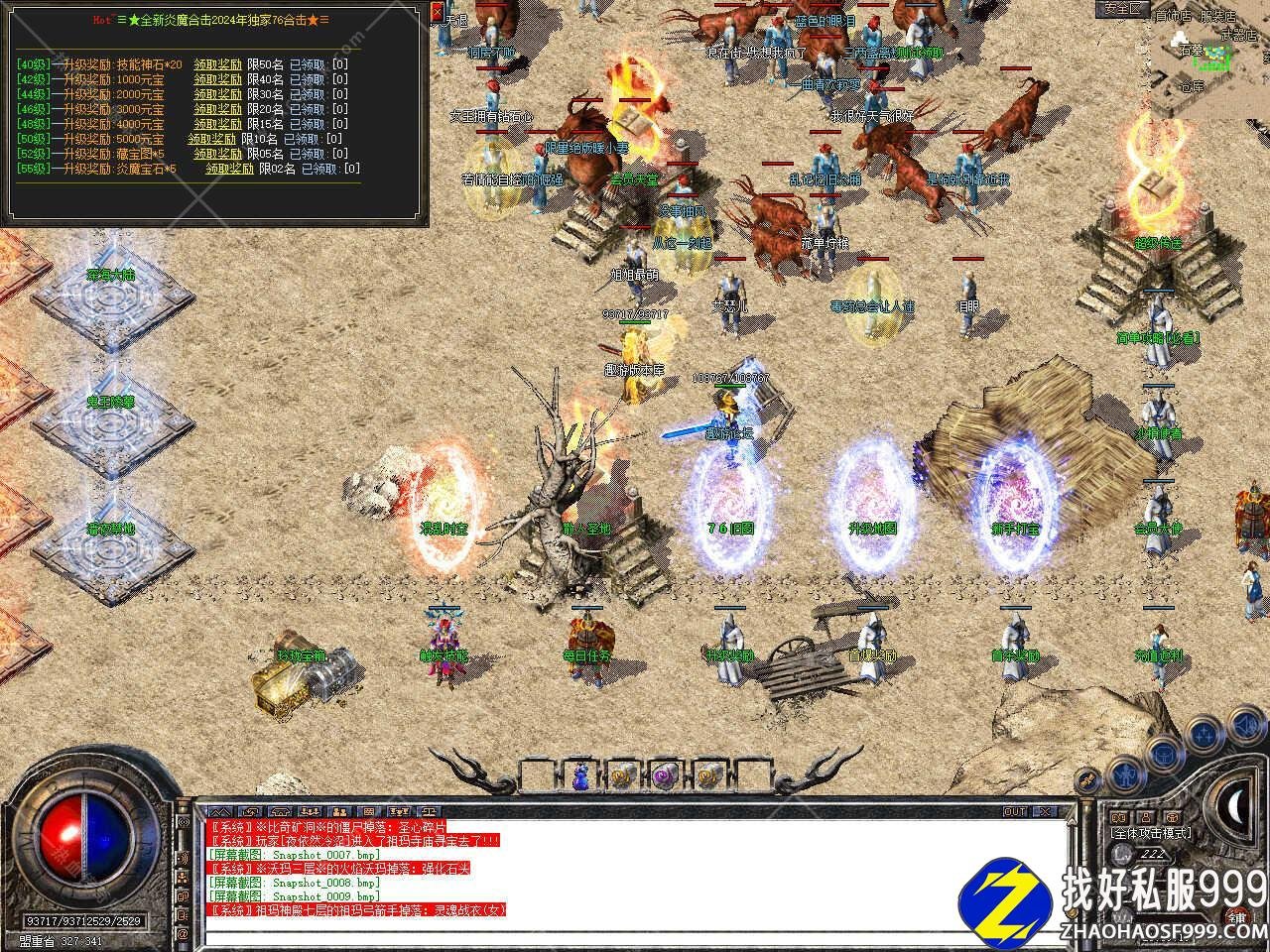Claim the level 42 1000 yuanbao reward

[217, 79]
